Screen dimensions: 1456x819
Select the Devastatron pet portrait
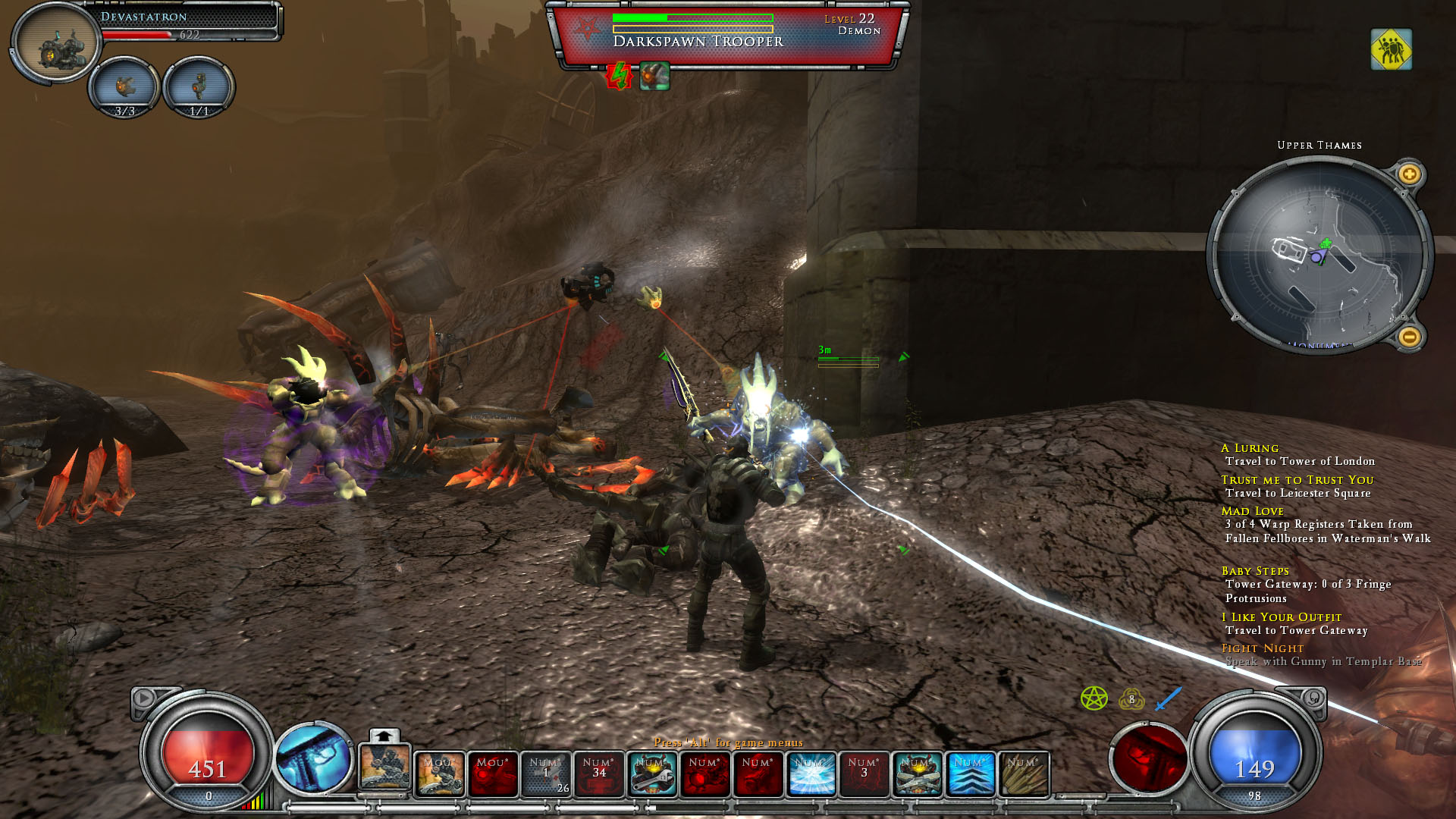[57, 43]
